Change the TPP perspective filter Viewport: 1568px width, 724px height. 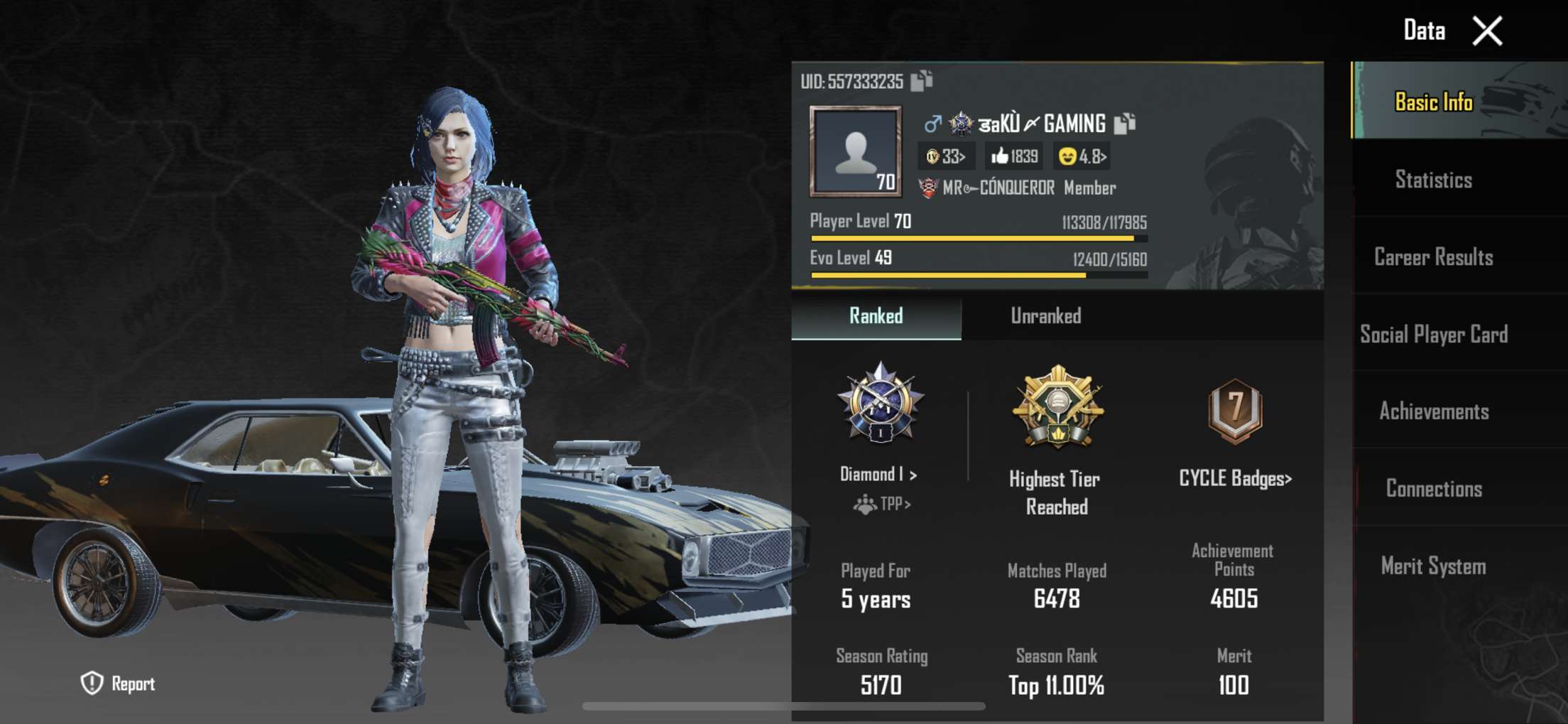click(882, 504)
